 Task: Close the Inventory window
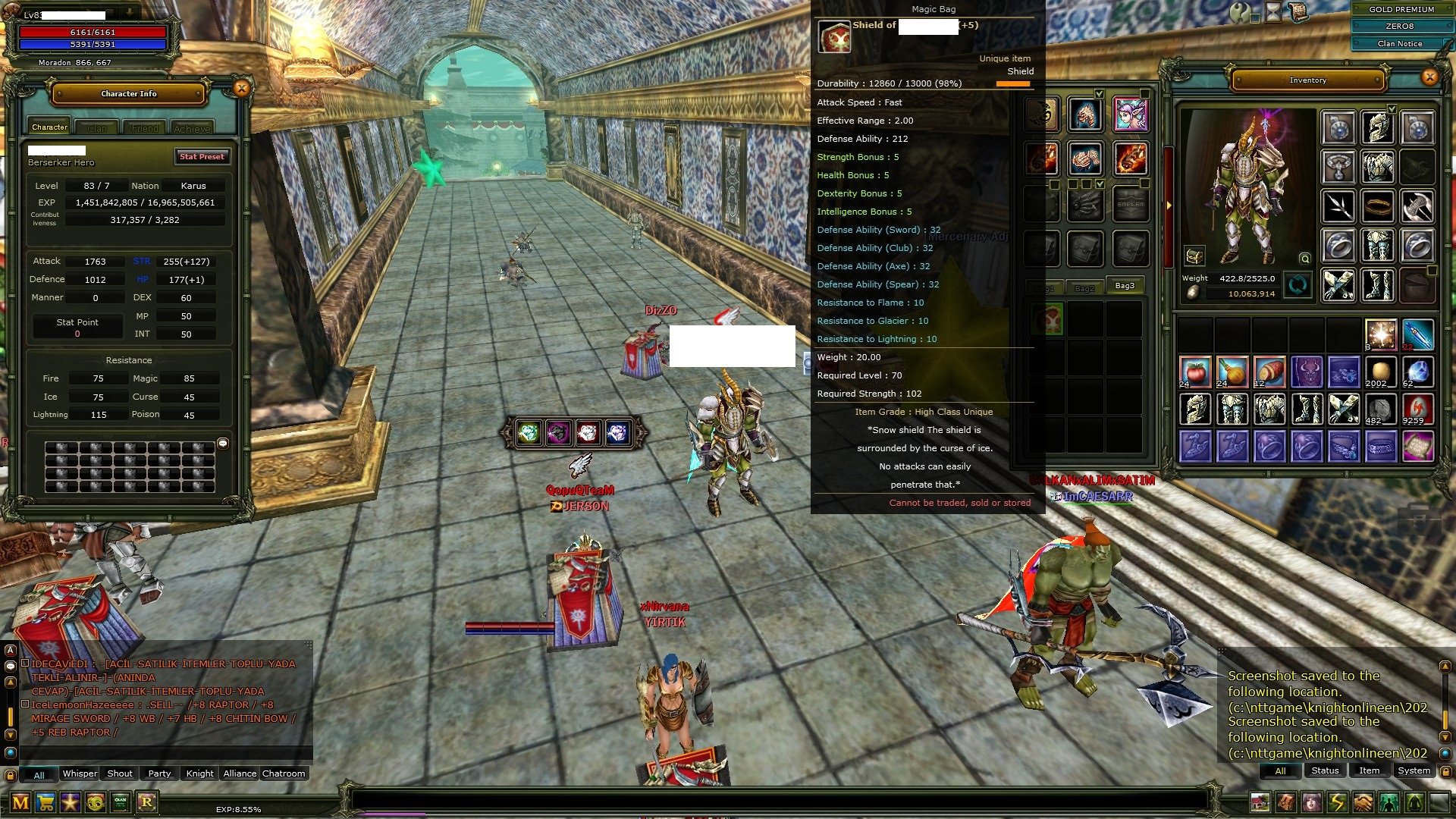click(x=1429, y=77)
